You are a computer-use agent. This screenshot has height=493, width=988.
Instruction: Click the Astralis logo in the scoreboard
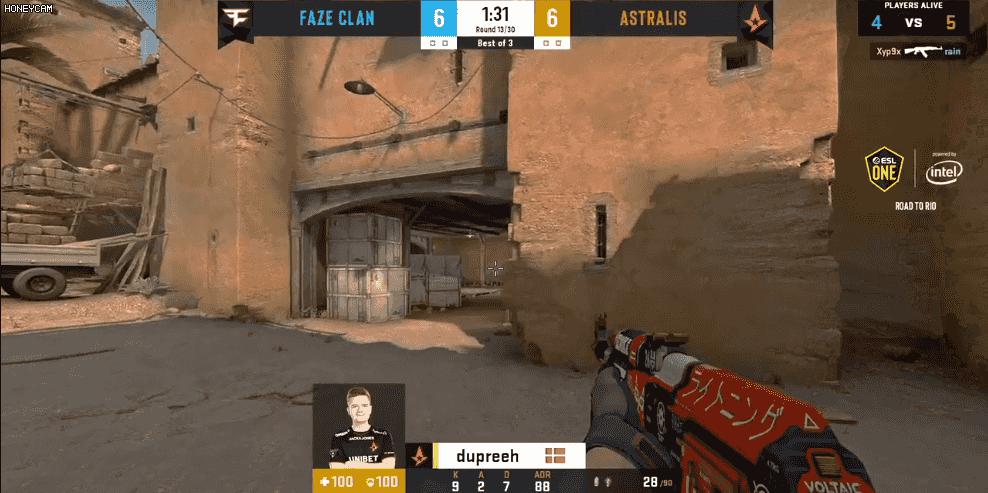tap(755, 19)
